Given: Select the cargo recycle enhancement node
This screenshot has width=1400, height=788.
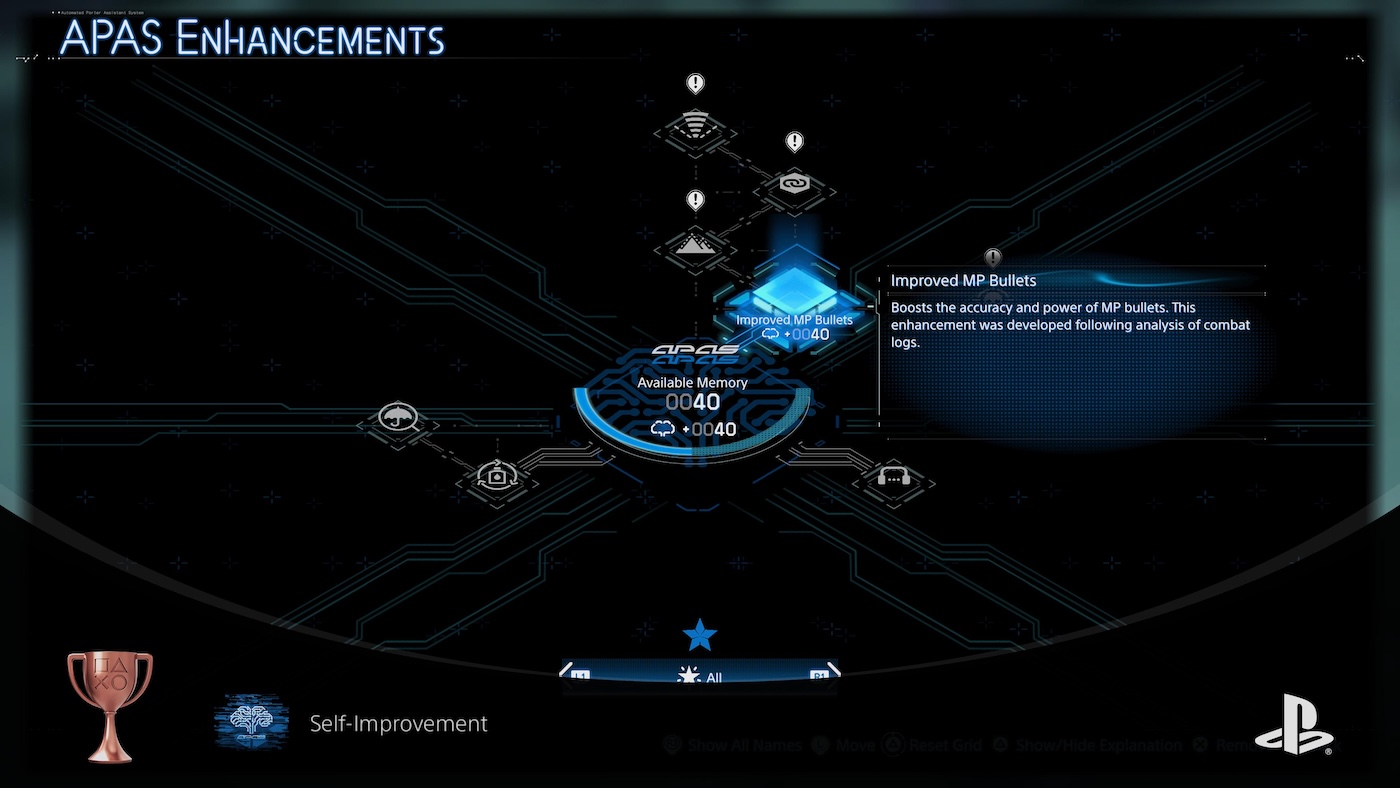Looking at the screenshot, I should [x=497, y=477].
